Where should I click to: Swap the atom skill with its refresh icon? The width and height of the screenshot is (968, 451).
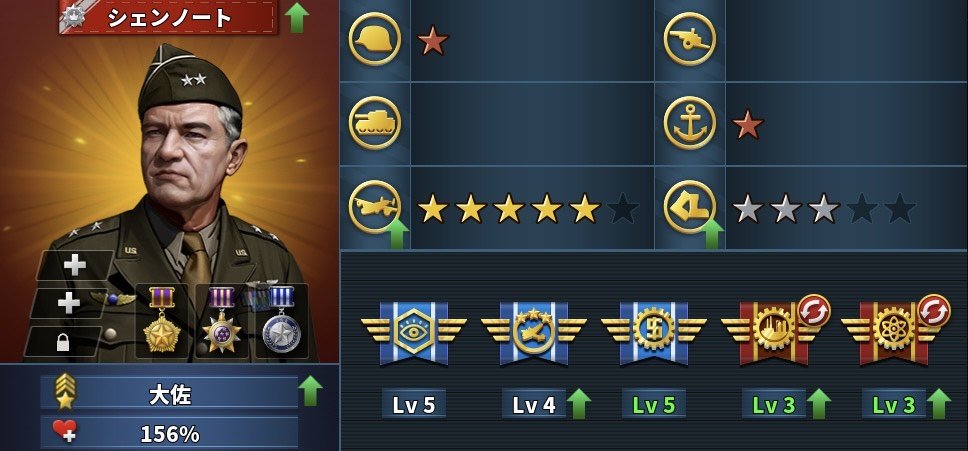(933, 310)
